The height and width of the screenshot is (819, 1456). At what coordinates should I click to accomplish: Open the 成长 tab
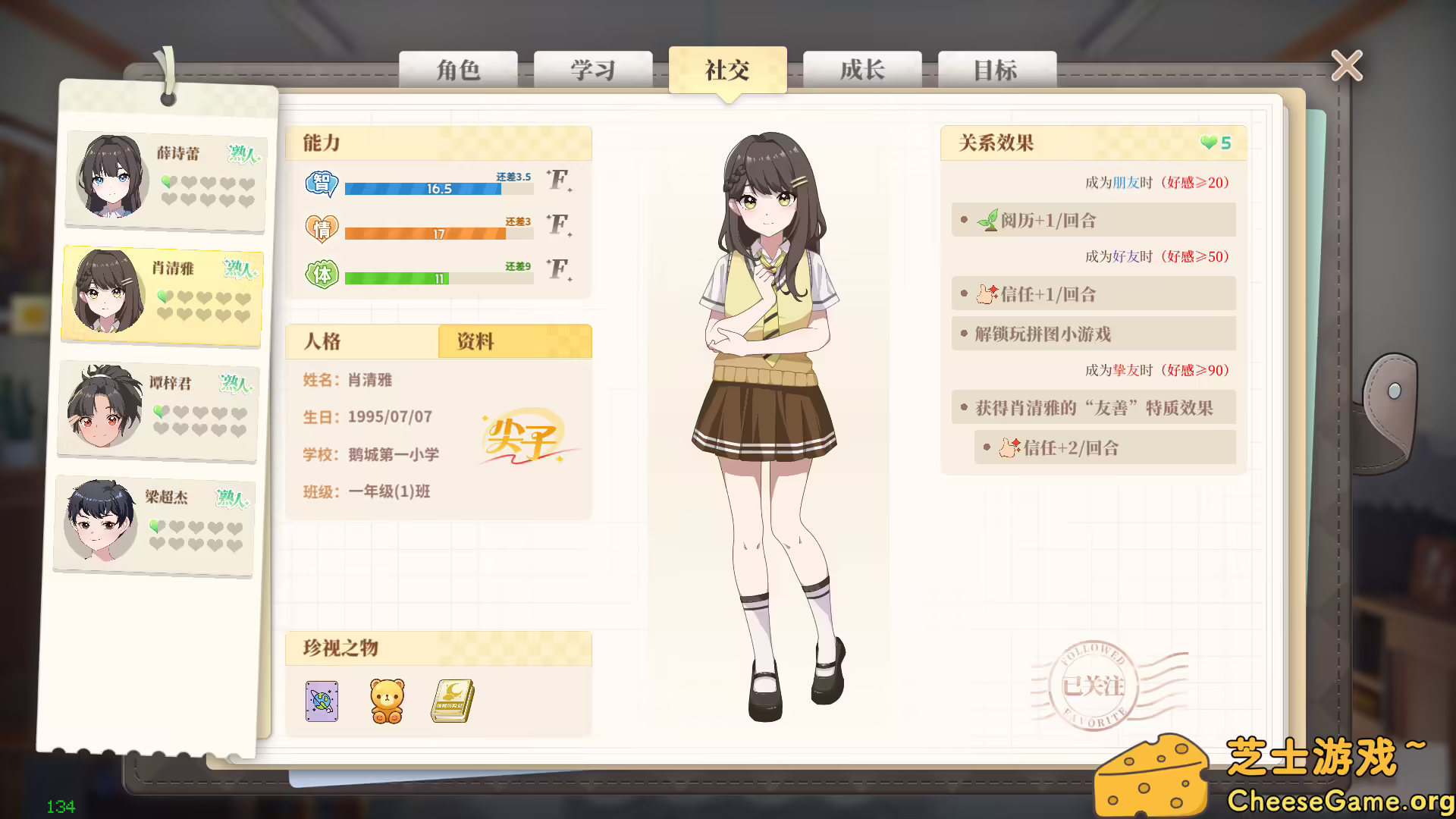(862, 70)
